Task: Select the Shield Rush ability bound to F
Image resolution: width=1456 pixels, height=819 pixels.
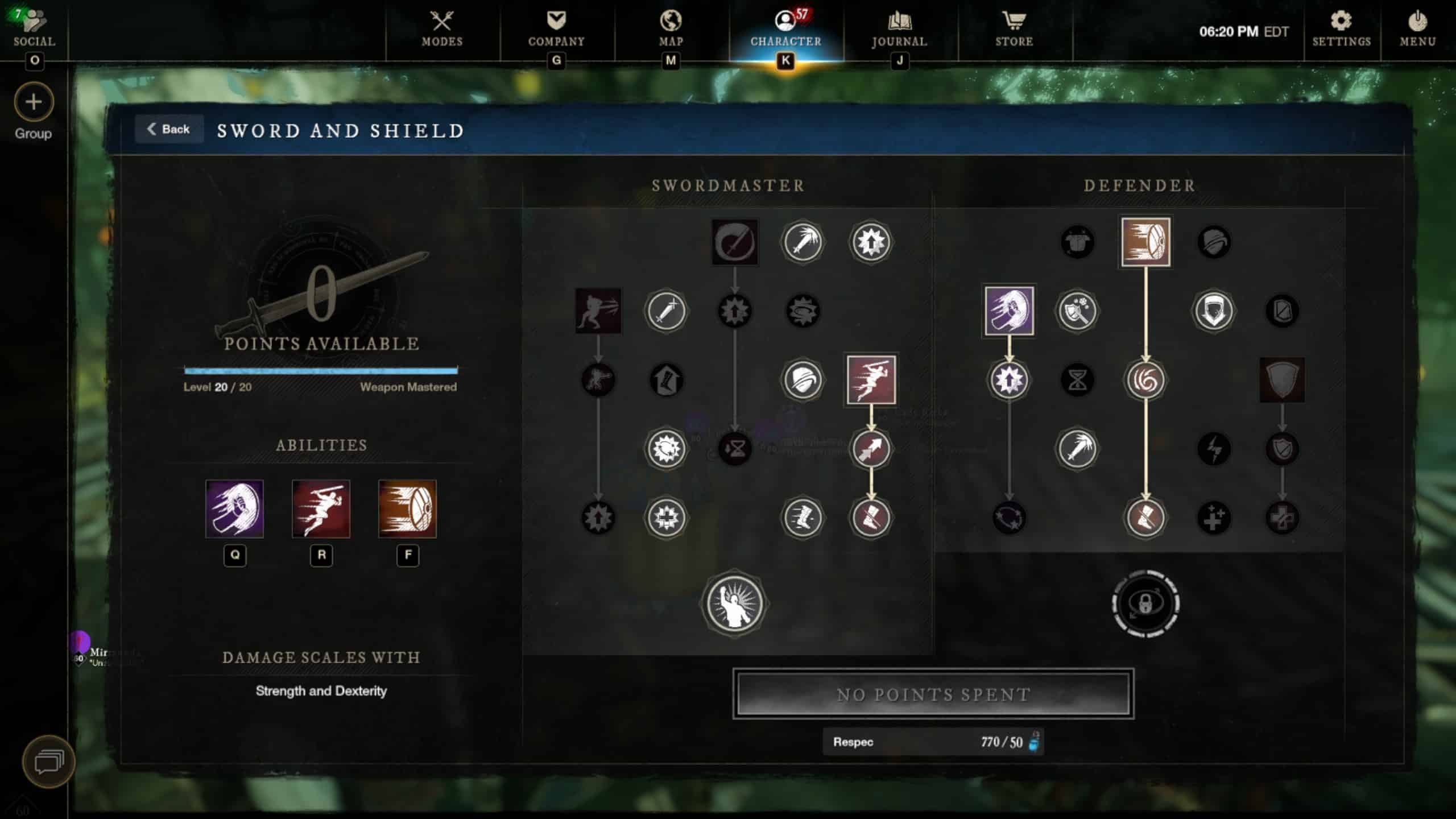Action: [406, 511]
